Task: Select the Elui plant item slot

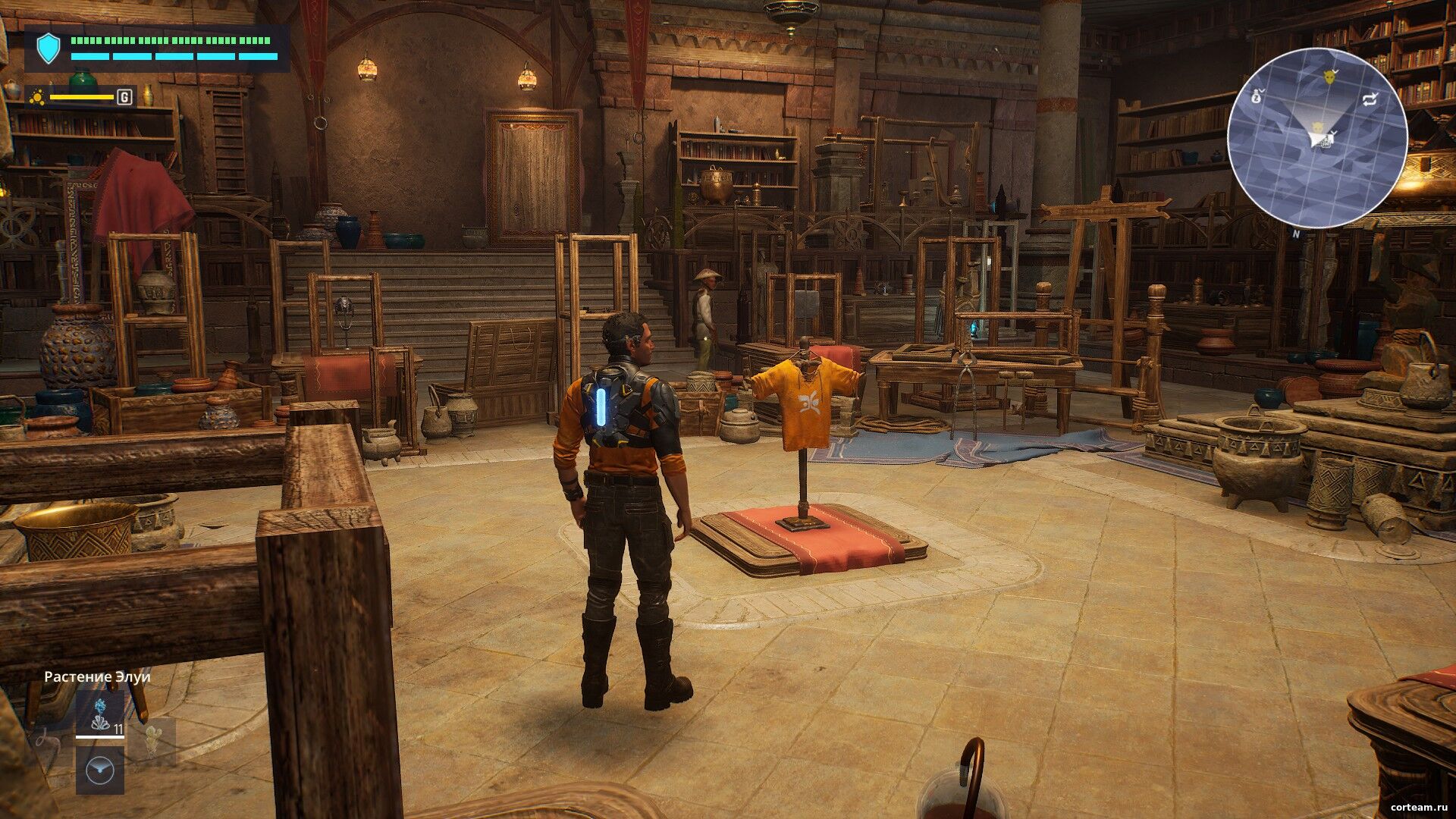Action: tap(100, 714)
